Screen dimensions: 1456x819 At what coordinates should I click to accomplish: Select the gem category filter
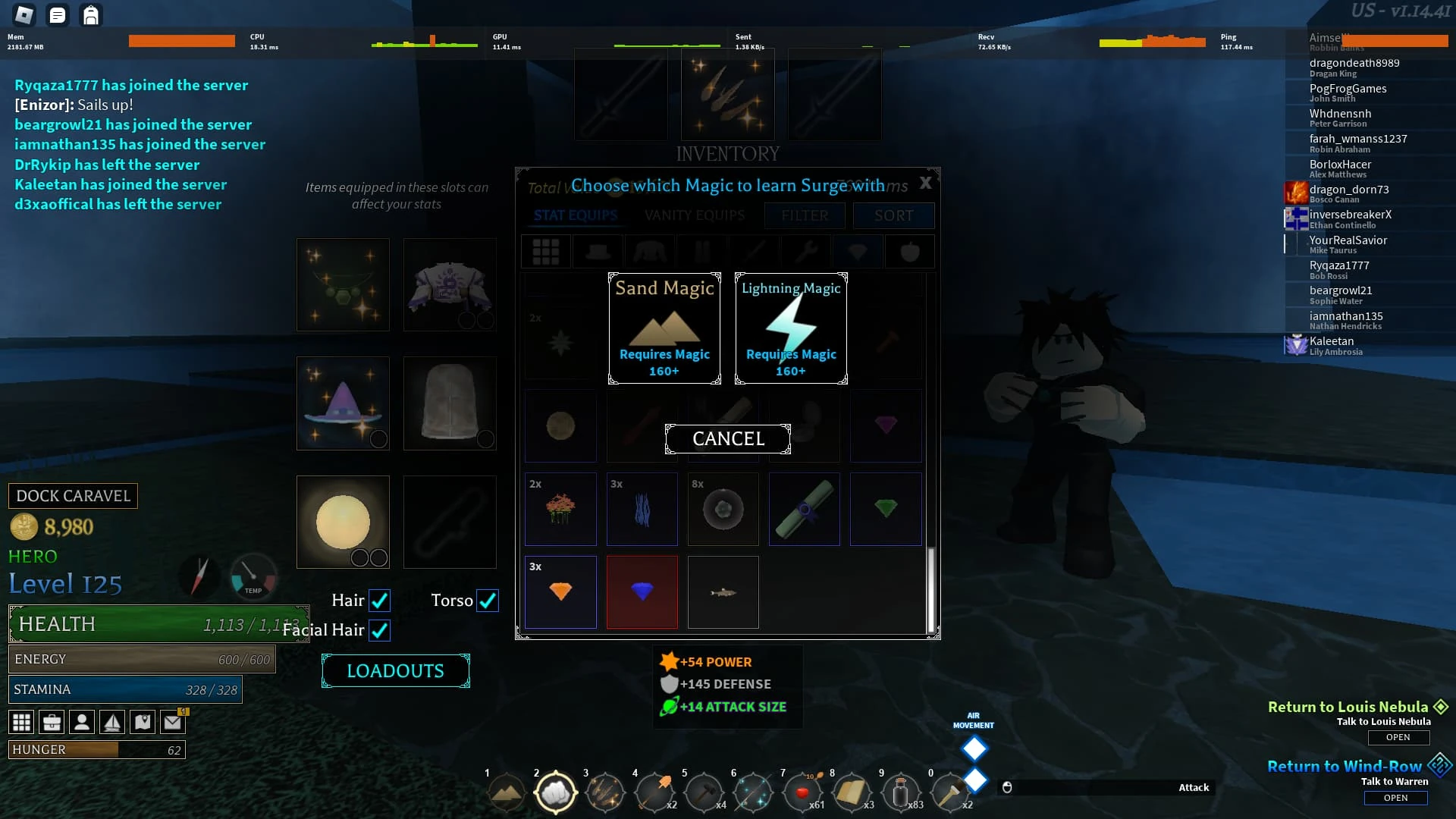pos(857,251)
